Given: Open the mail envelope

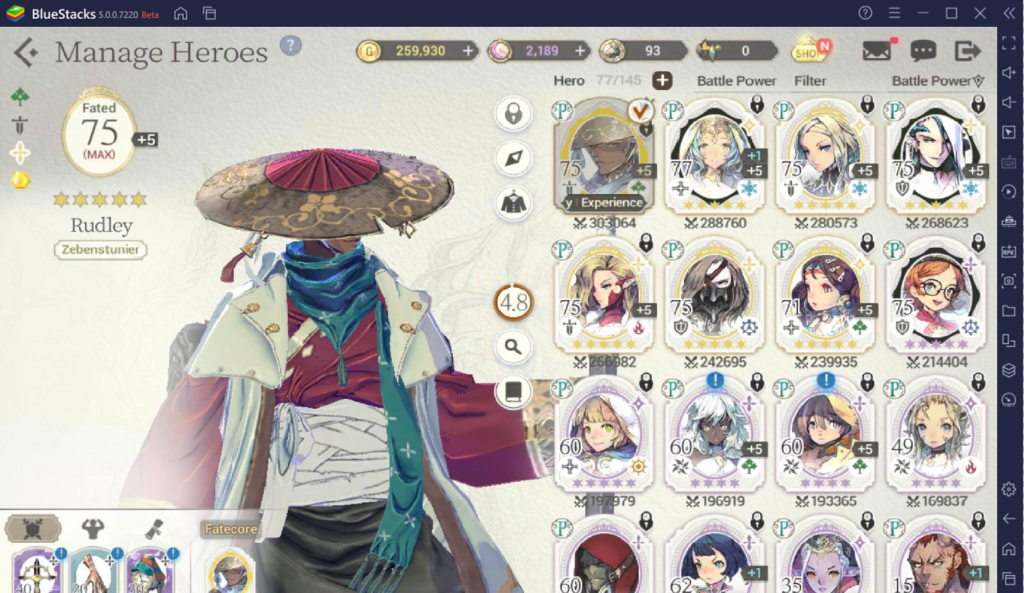Looking at the screenshot, I should (876, 51).
